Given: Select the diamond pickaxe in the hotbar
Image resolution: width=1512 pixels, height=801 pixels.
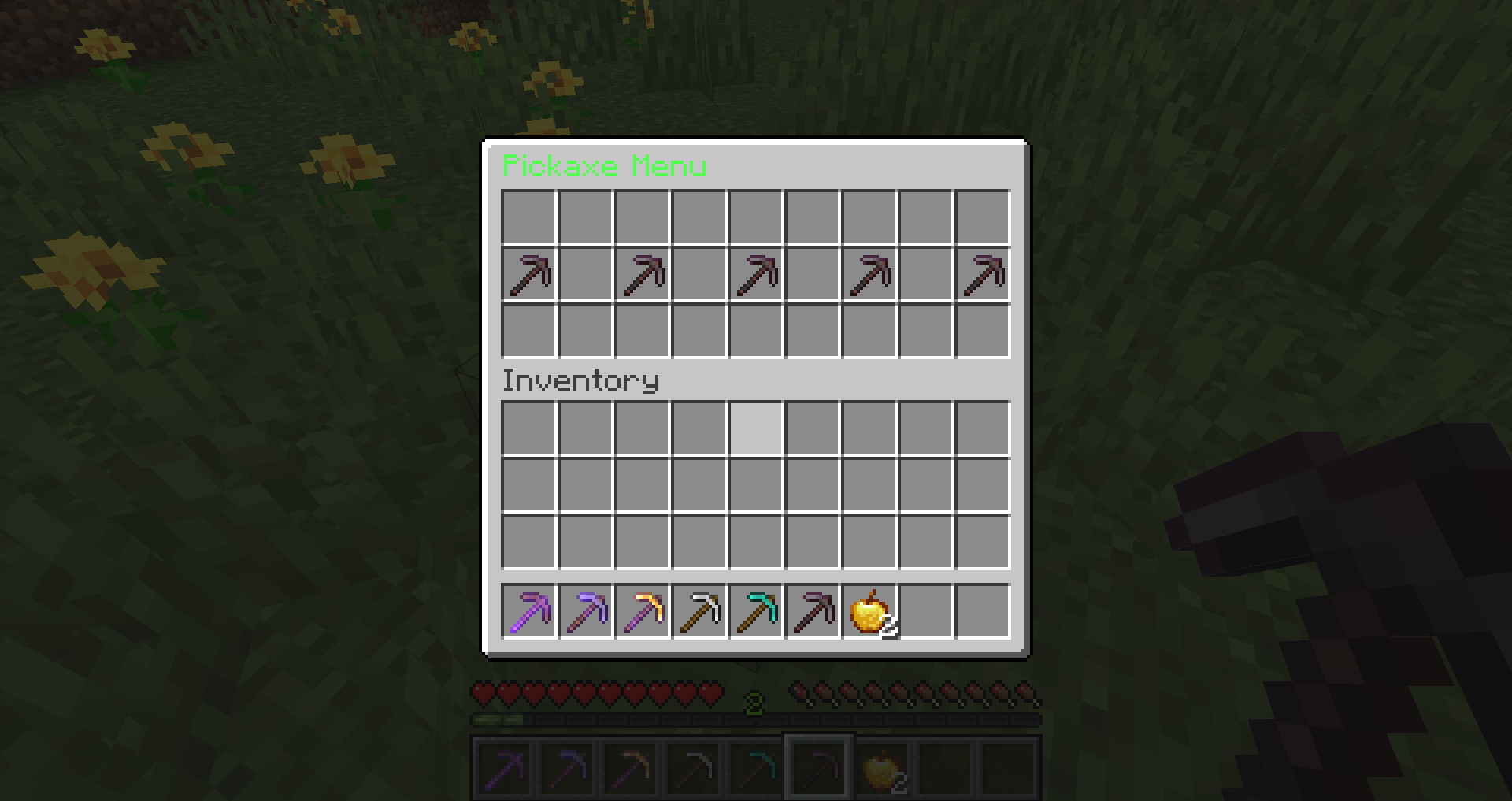Looking at the screenshot, I should (x=756, y=613).
